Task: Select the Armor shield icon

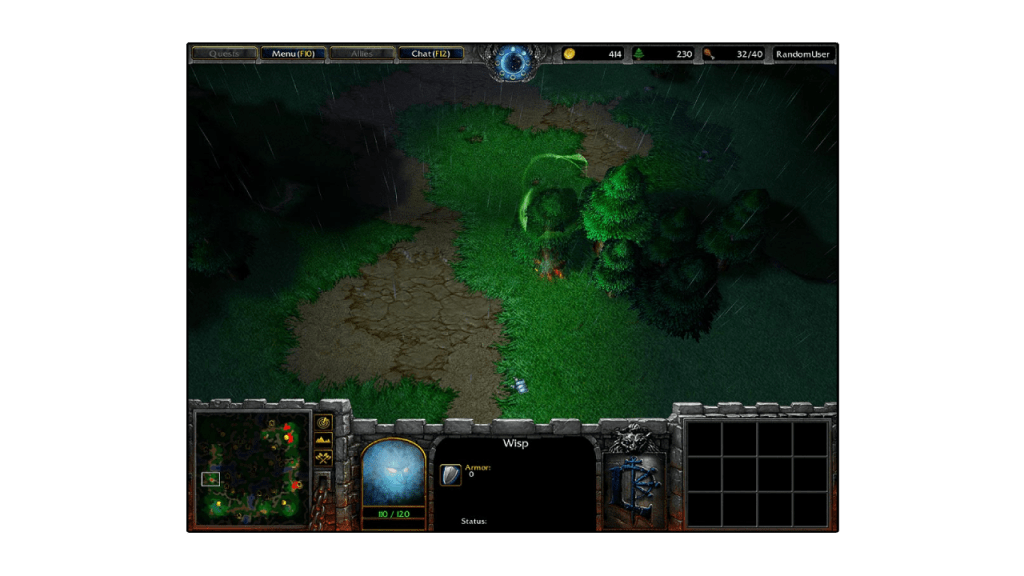Action: (451, 474)
